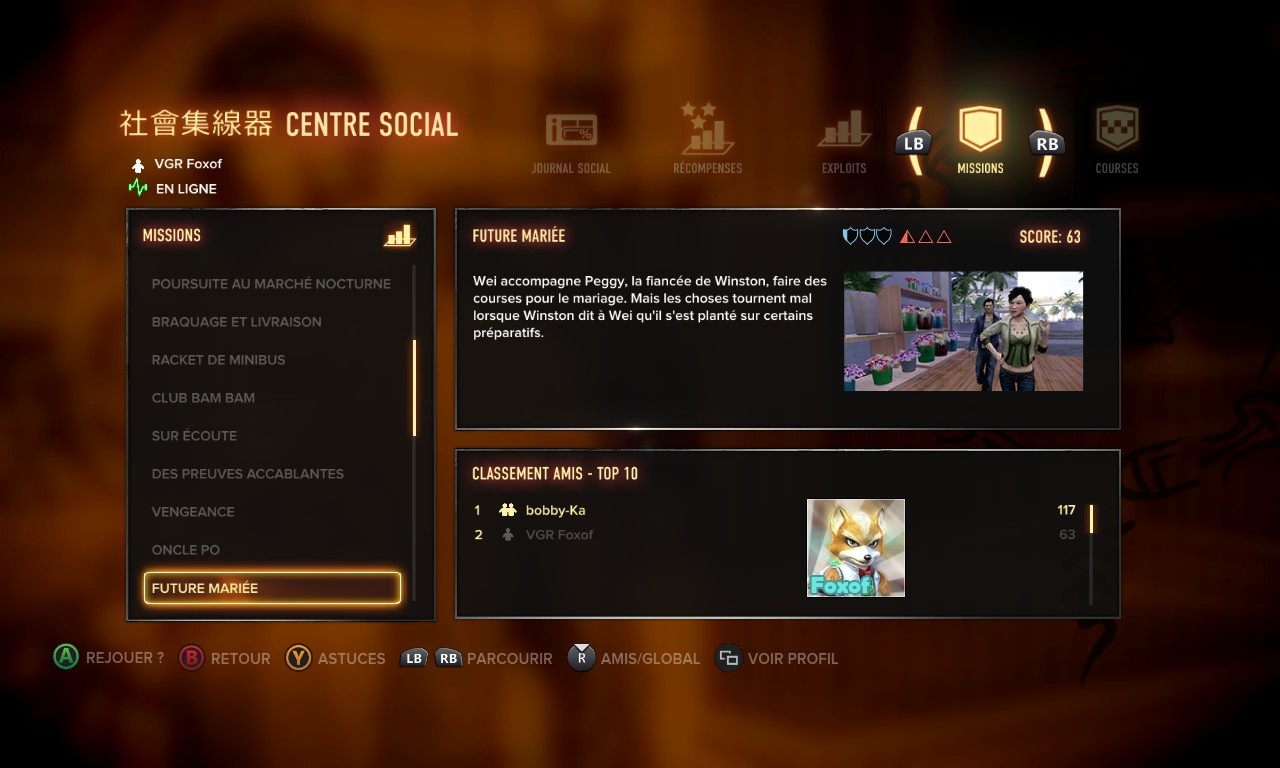Select mission Poursuite au Marché Nocturne
This screenshot has height=768, width=1280.
pyautogui.click(x=271, y=284)
